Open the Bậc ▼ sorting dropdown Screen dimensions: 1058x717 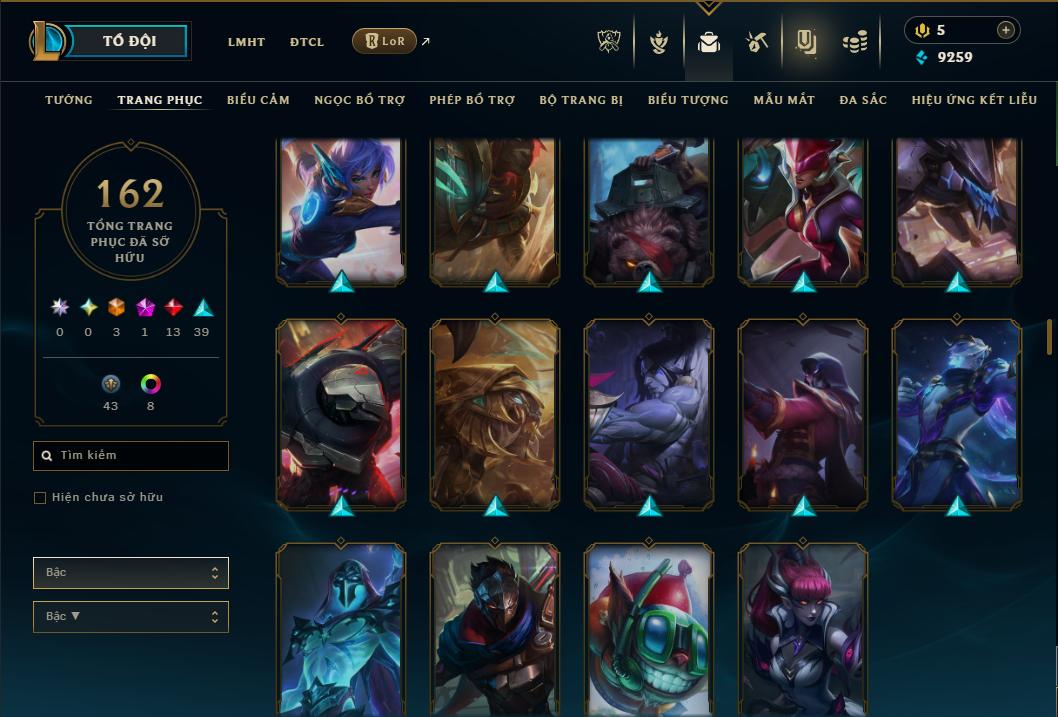131,617
